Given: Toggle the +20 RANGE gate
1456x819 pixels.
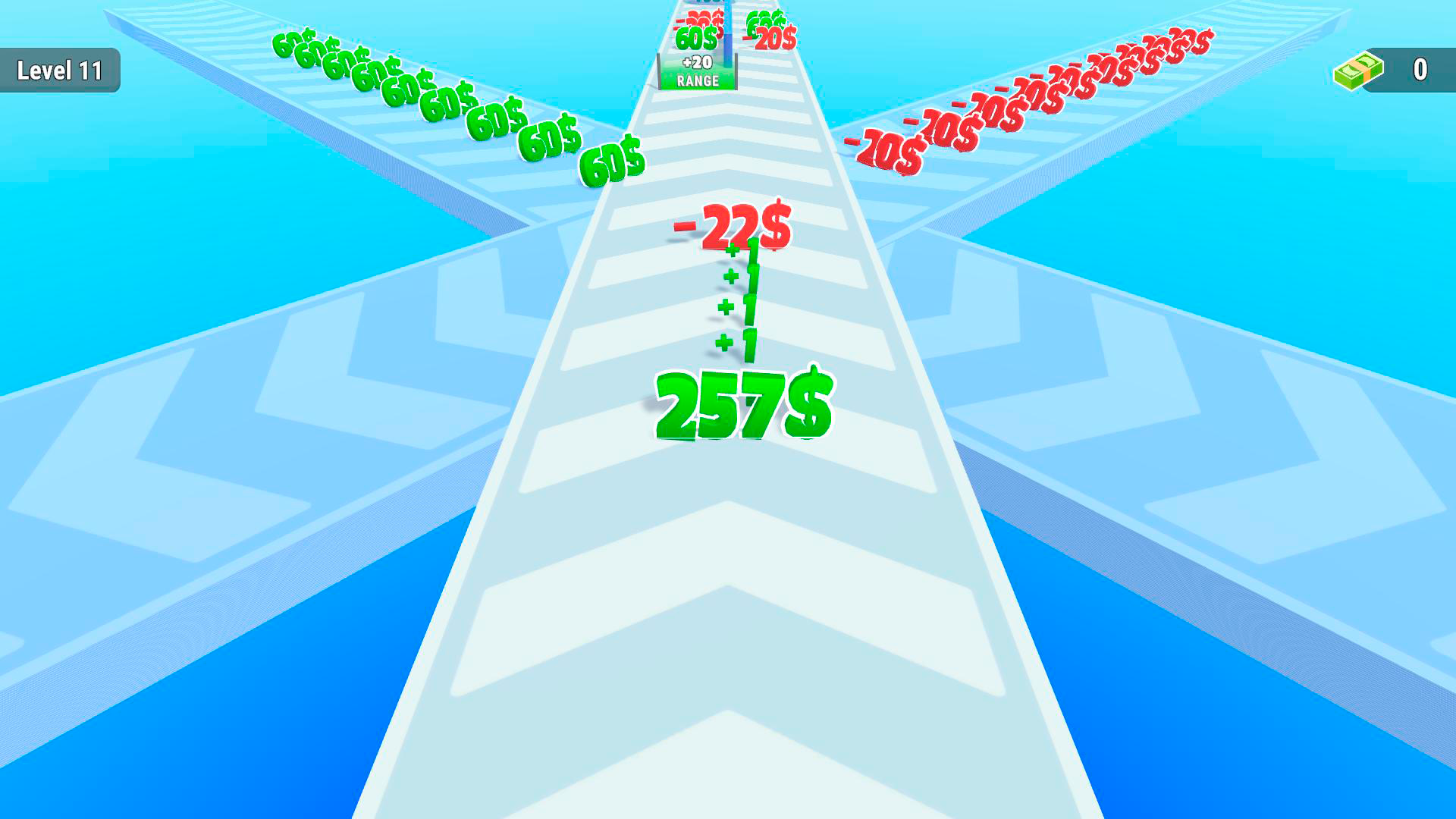Looking at the screenshot, I should click(696, 71).
